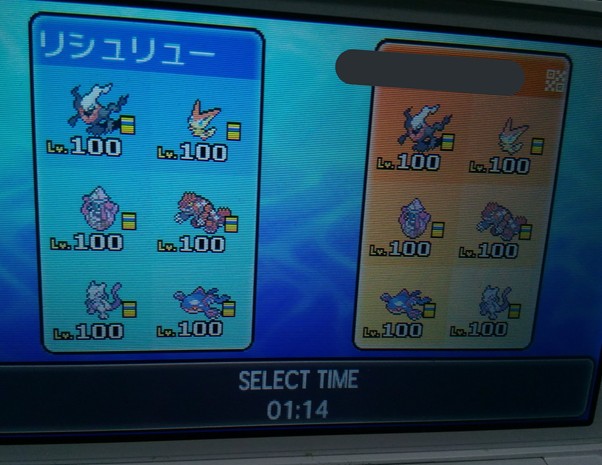Image resolution: width=602 pixels, height=465 pixels.
Task: View Diancie in the orange opponent panel
Action: point(416,219)
